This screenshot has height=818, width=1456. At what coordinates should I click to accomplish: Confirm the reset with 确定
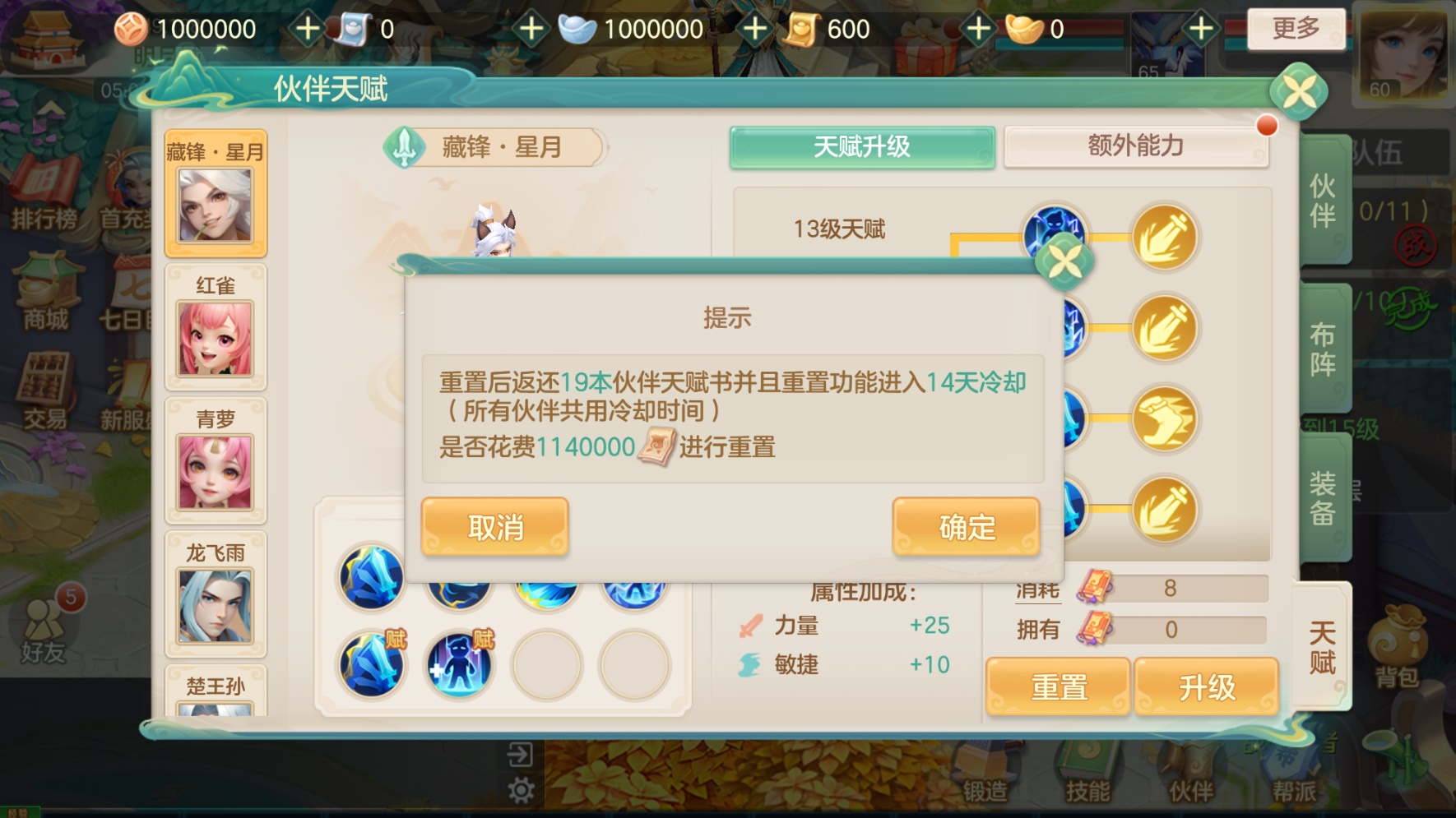tap(966, 527)
